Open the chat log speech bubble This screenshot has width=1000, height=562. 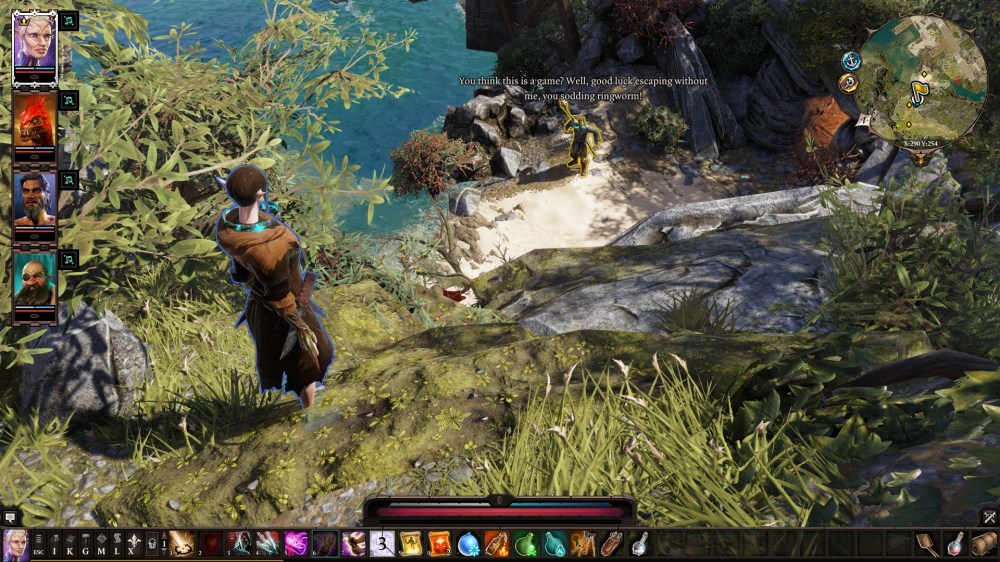point(10,517)
